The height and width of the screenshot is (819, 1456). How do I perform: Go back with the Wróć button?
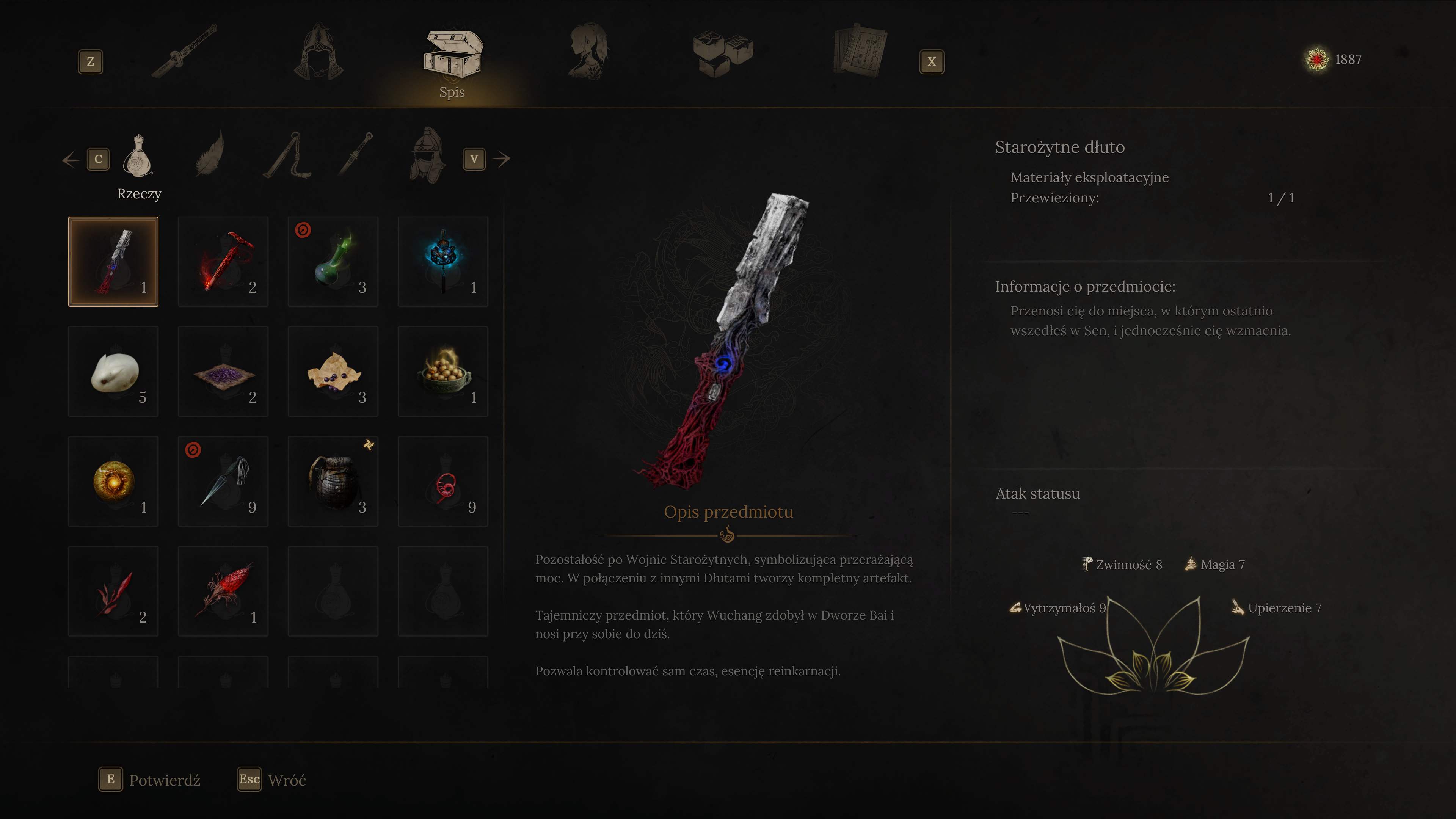click(273, 780)
